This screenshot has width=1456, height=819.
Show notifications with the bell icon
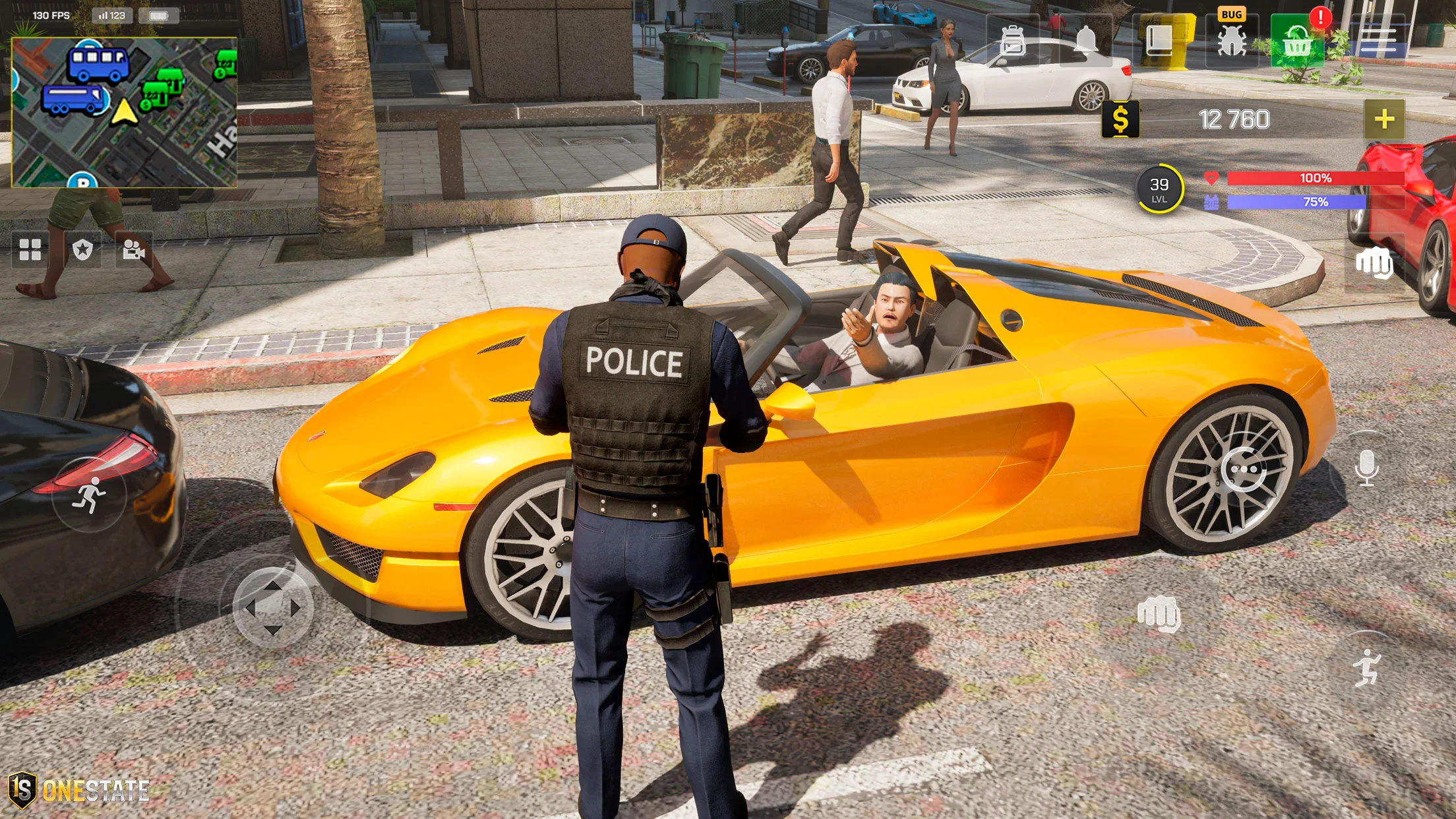1086,40
